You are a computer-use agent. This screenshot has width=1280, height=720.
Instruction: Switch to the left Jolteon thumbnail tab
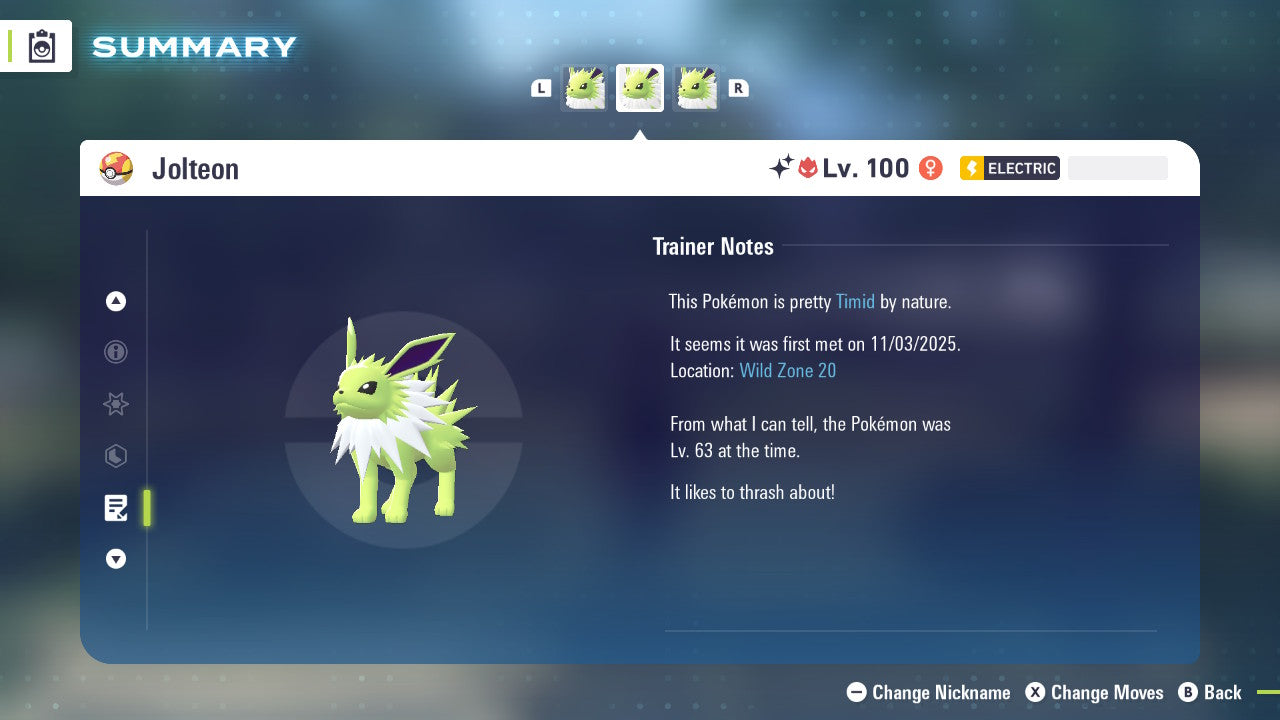click(585, 87)
